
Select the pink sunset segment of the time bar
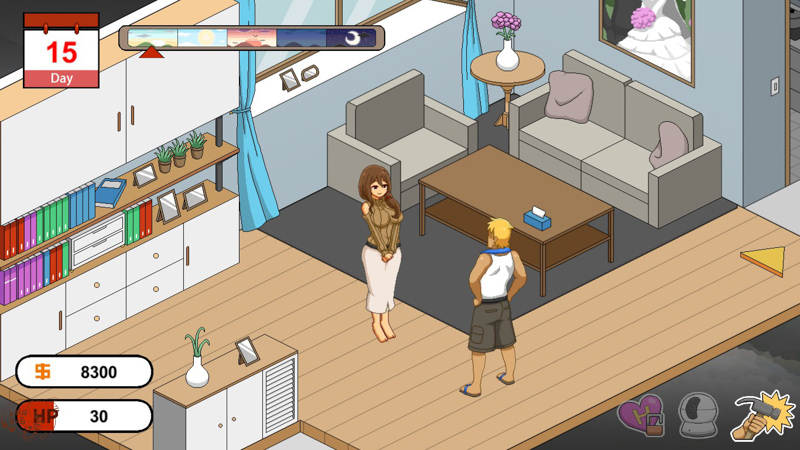coord(252,38)
